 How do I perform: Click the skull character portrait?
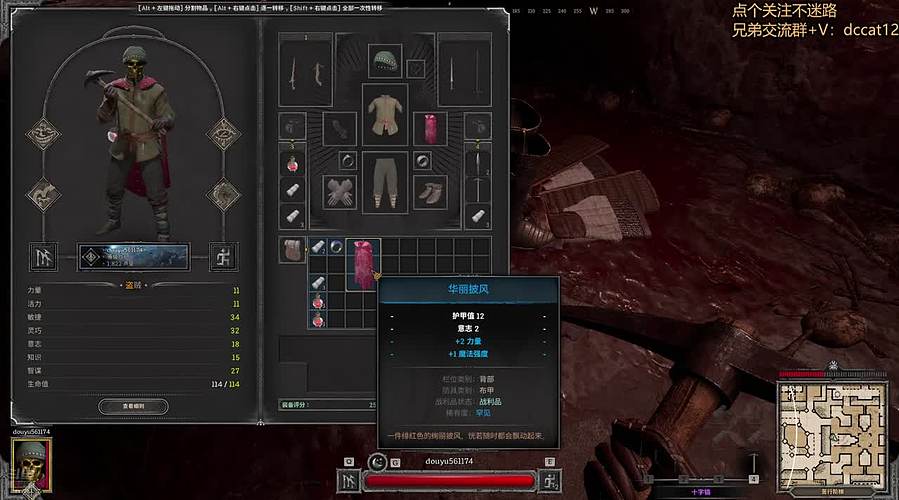click(x=31, y=462)
